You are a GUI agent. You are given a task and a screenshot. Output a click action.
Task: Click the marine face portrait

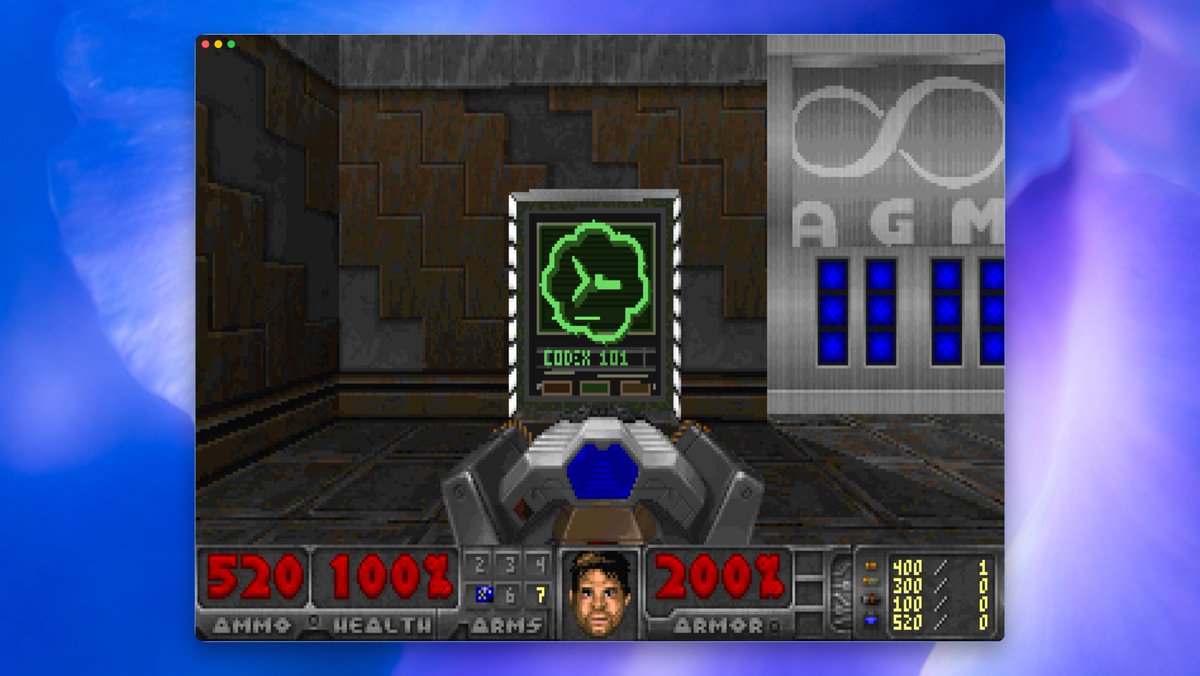600,593
